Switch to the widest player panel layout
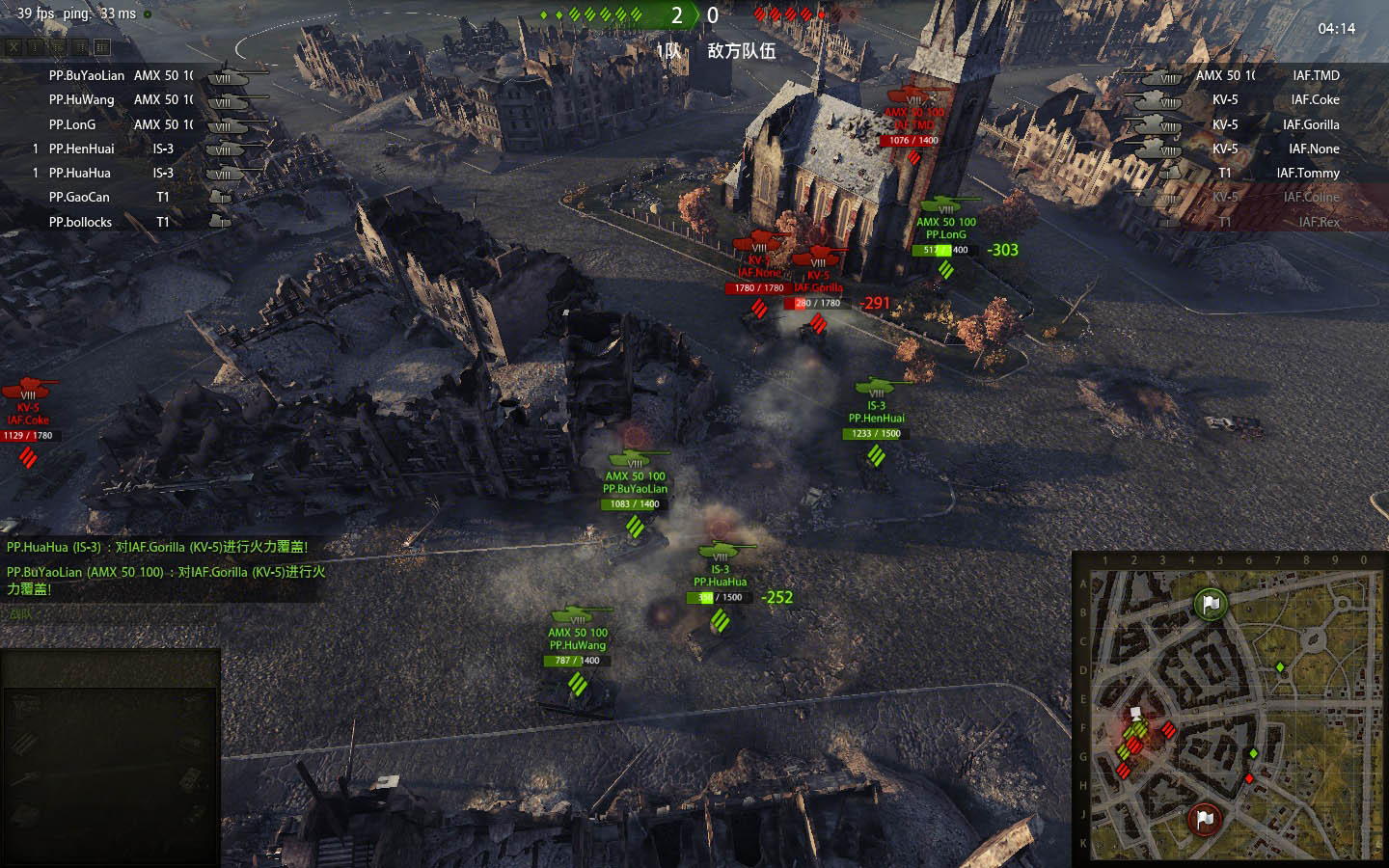 click(102, 46)
